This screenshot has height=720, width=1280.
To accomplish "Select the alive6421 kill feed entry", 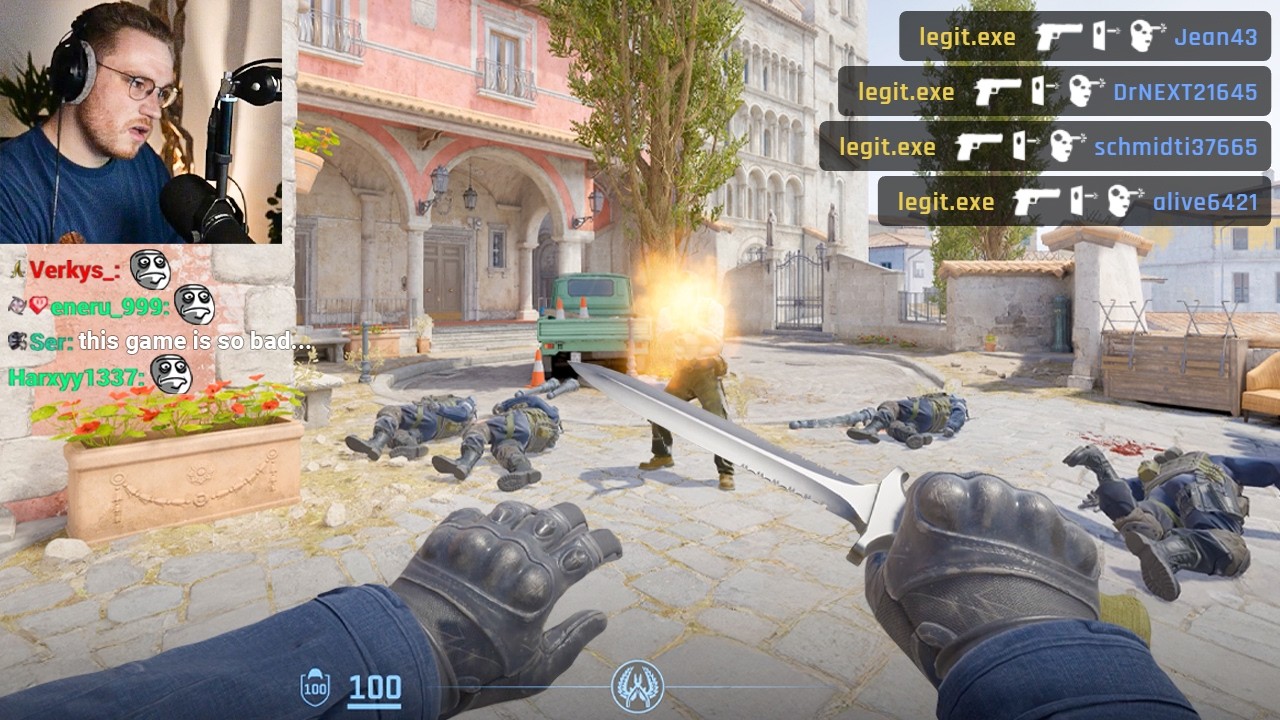I will click(x=1074, y=202).
